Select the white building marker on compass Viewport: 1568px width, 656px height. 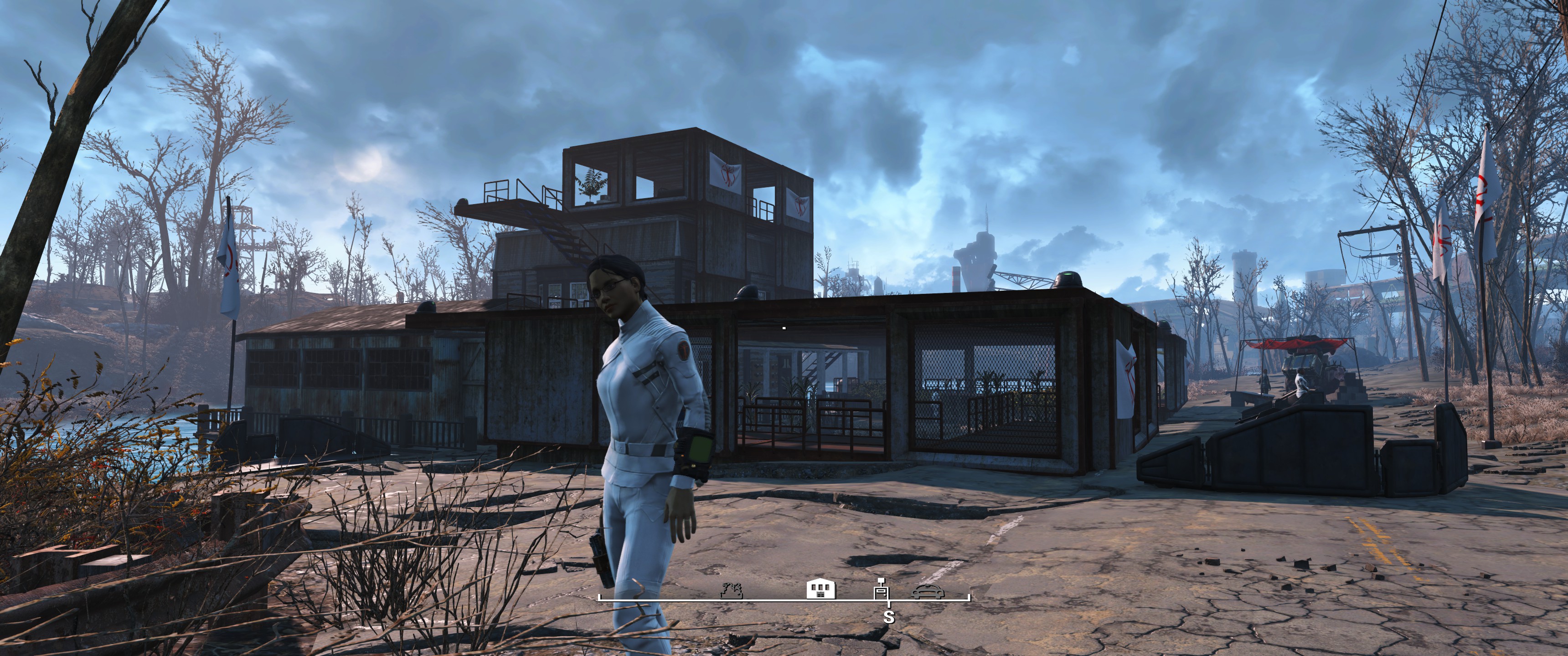click(x=820, y=589)
